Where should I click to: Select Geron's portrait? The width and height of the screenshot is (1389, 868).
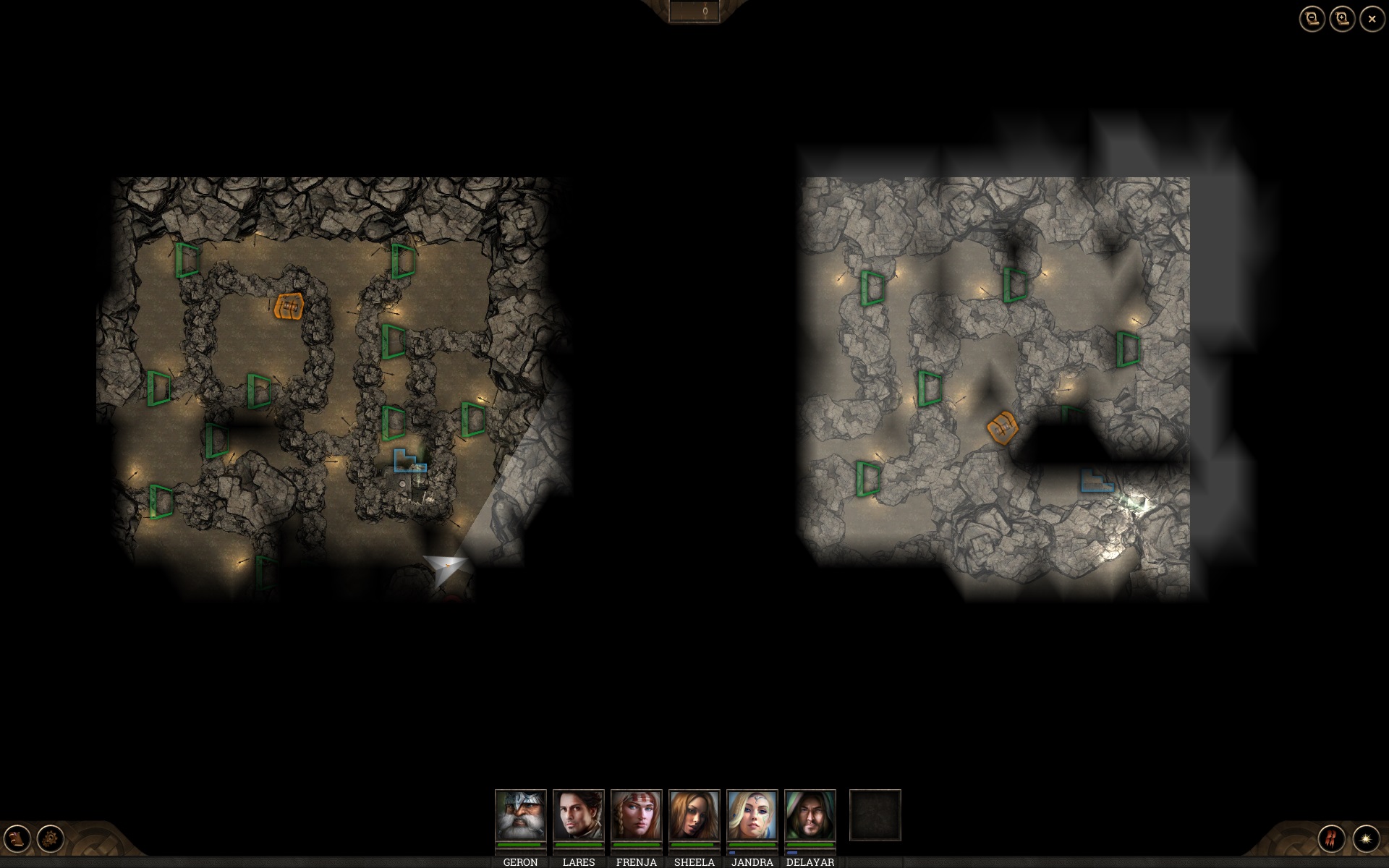point(520,815)
